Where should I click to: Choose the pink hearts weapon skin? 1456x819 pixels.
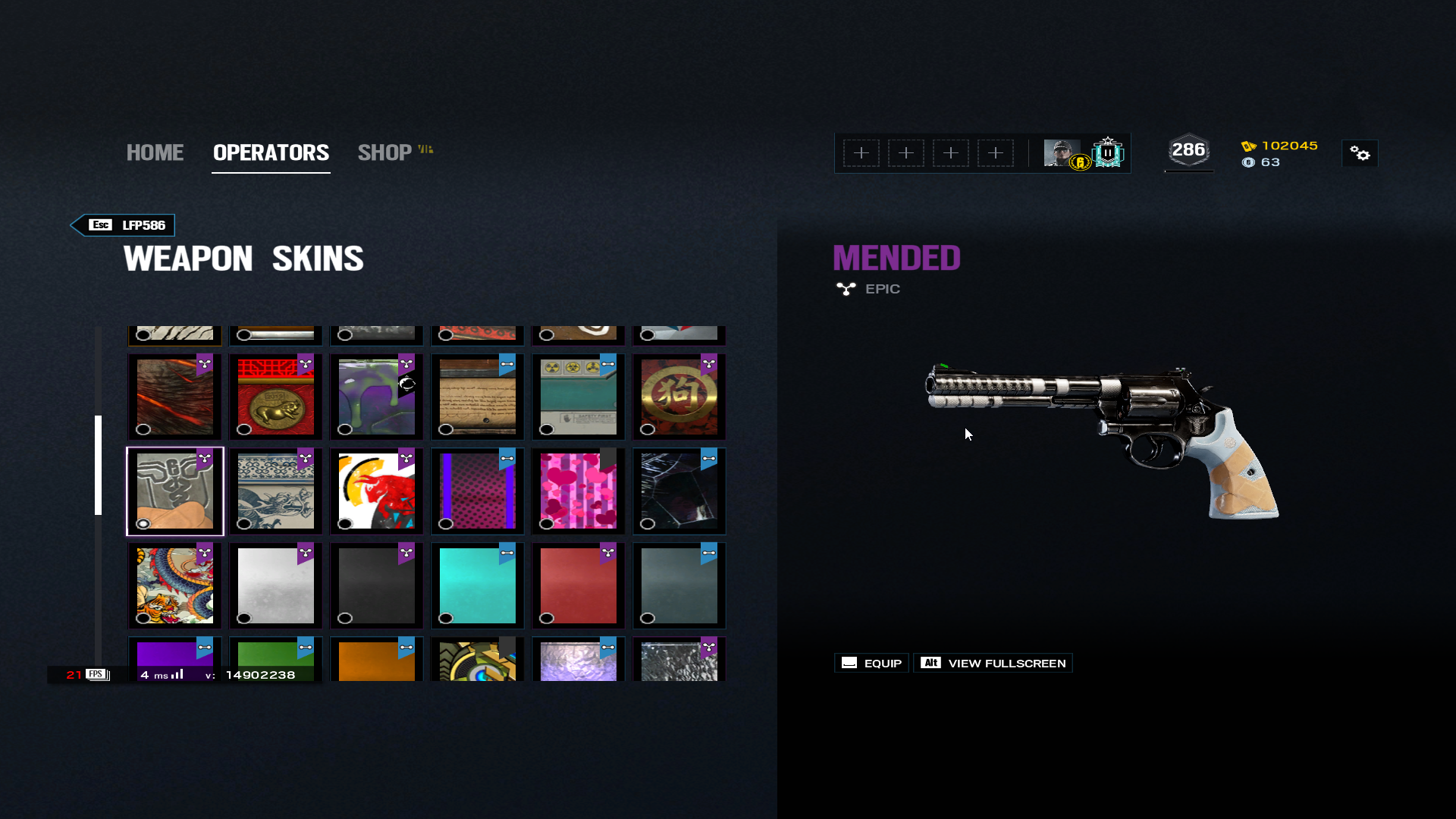click(x=579, y=491)
